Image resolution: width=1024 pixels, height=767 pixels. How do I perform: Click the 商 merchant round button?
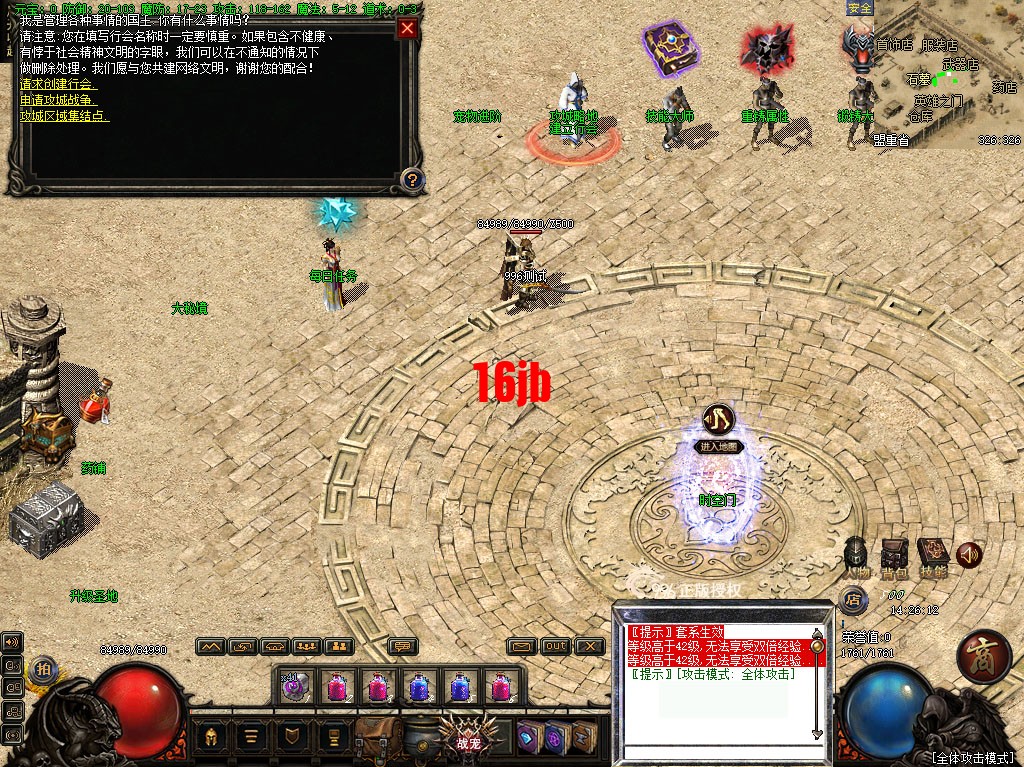(x=983, y=657)
